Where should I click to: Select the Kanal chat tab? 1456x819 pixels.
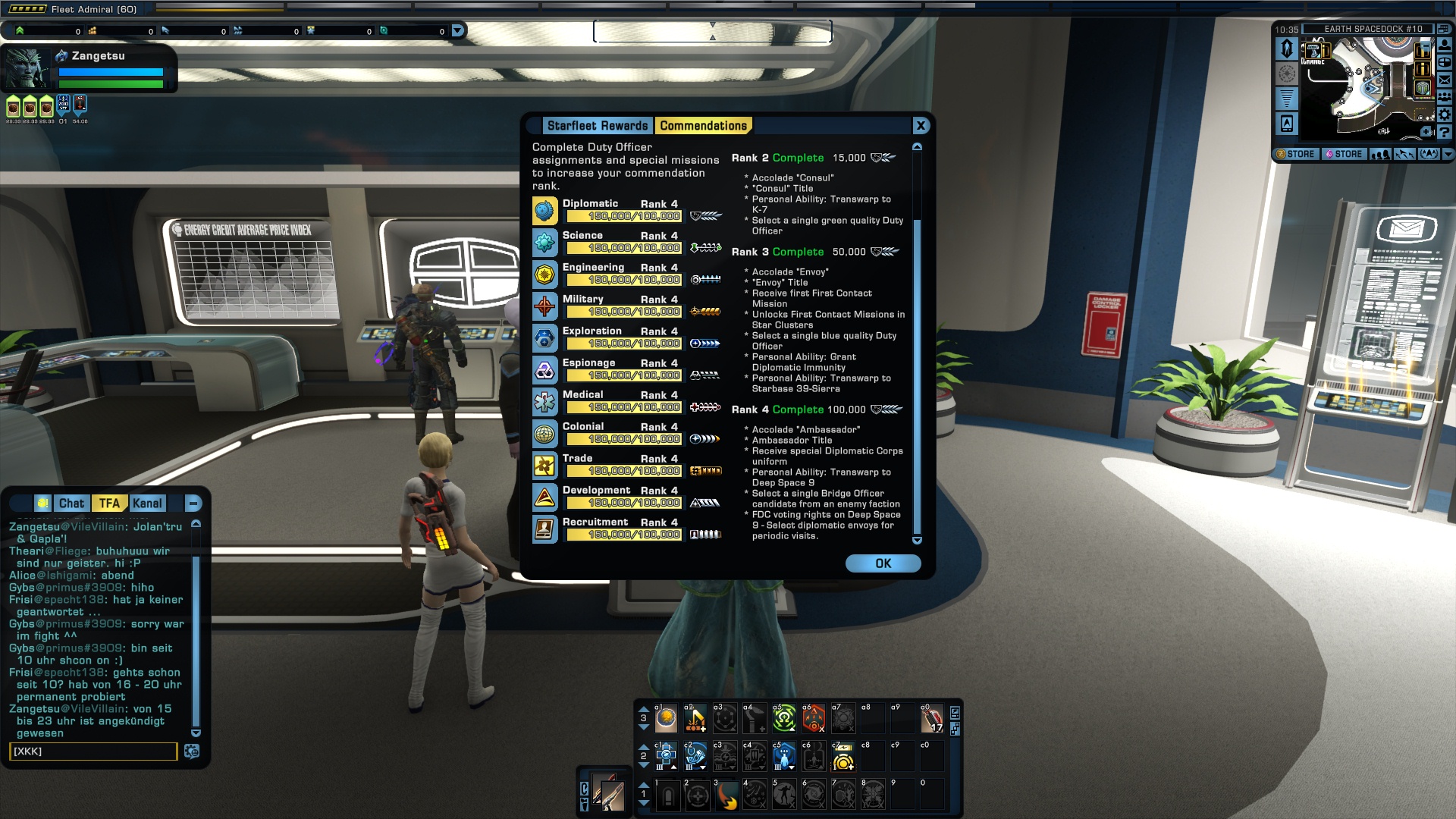[x=147, y=504]
